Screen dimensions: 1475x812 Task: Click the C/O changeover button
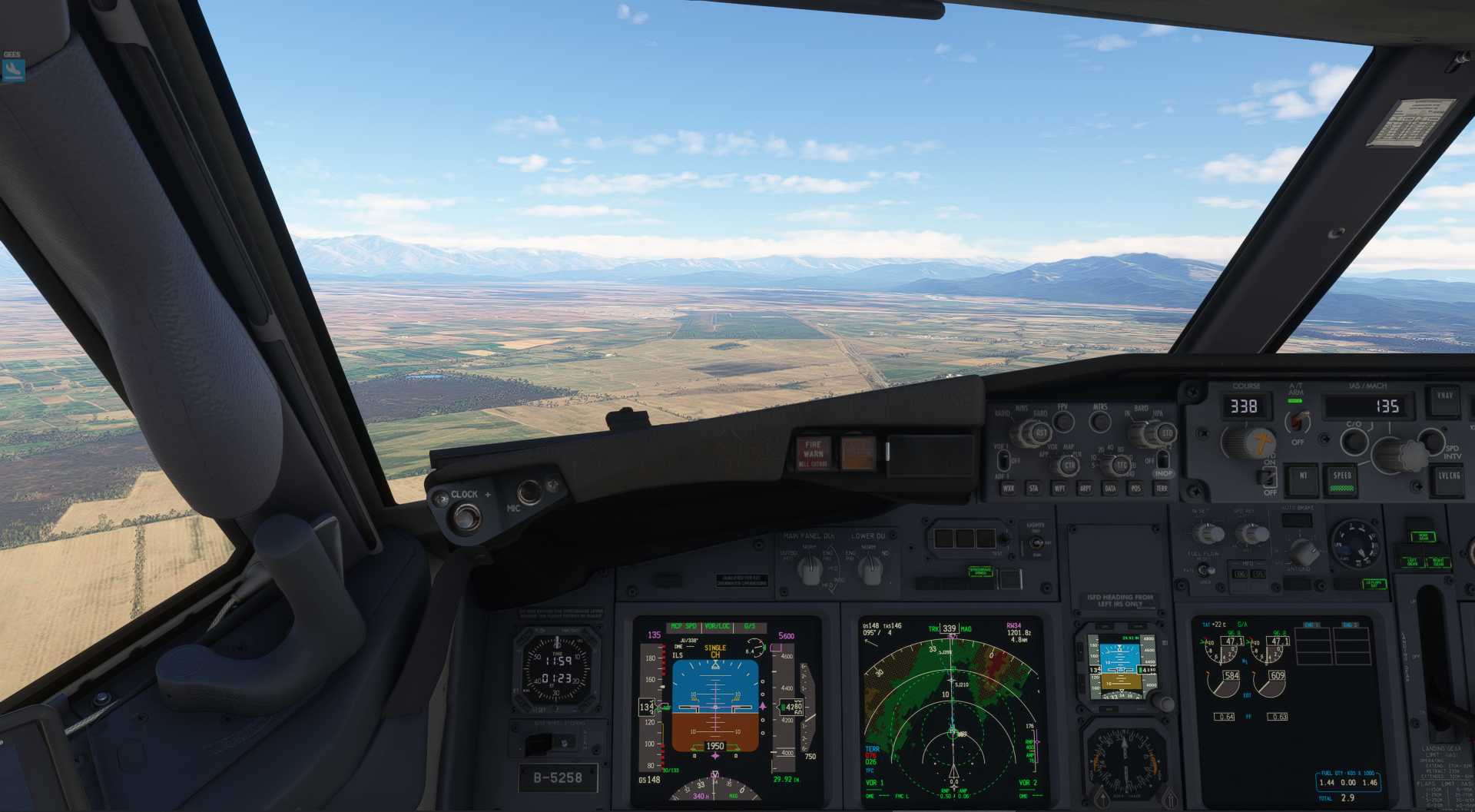(1353, 441)
